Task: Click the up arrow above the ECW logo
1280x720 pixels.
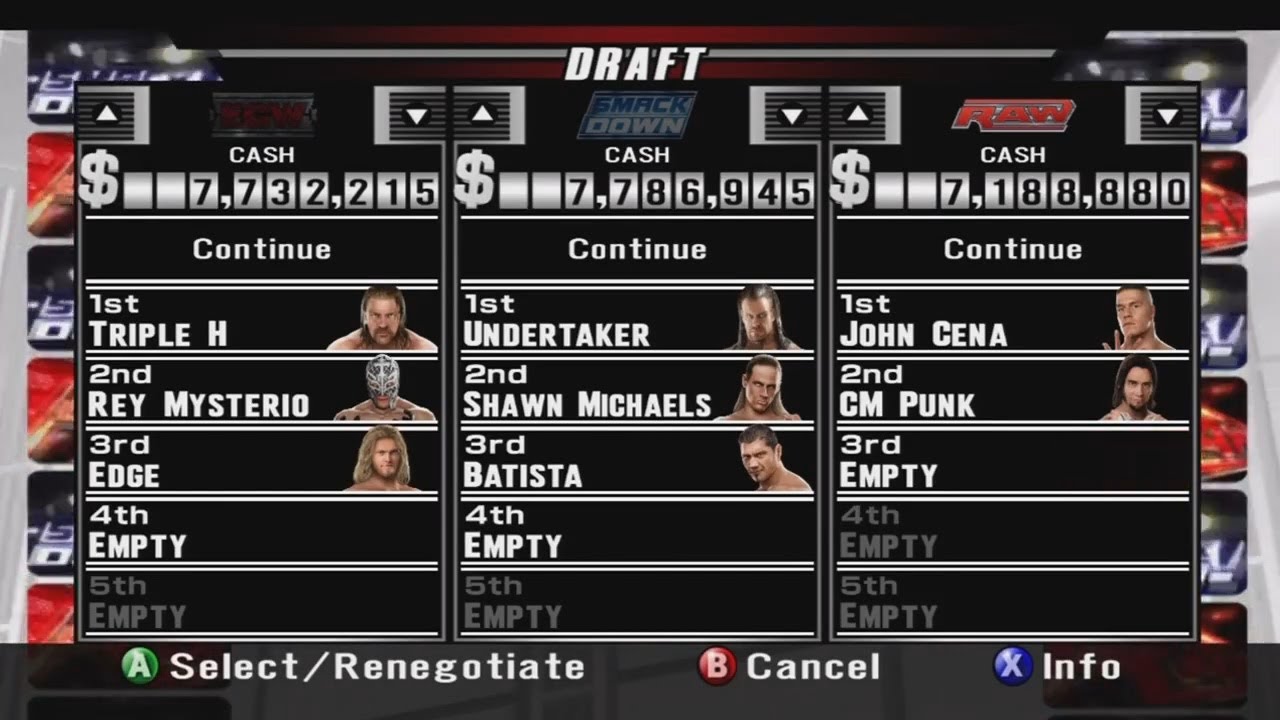Action: pos(110,113)
